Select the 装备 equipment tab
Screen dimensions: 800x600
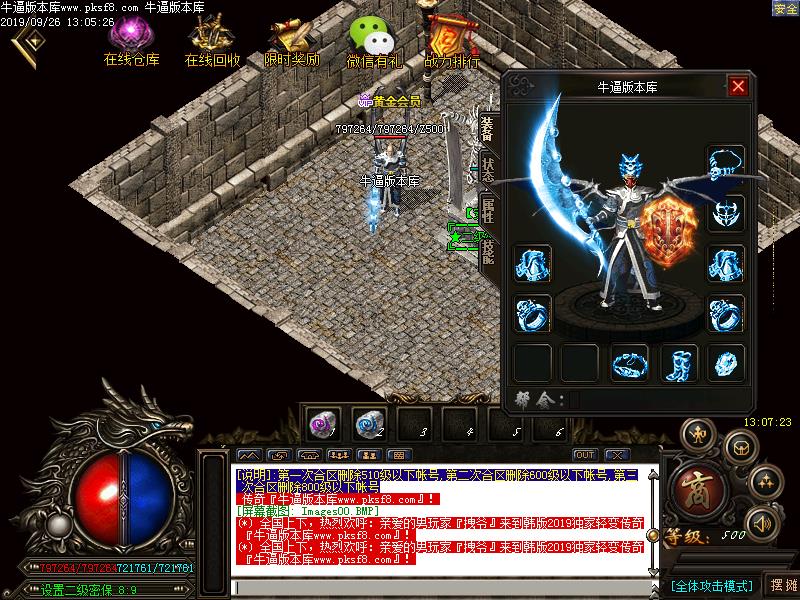point(488,127)
